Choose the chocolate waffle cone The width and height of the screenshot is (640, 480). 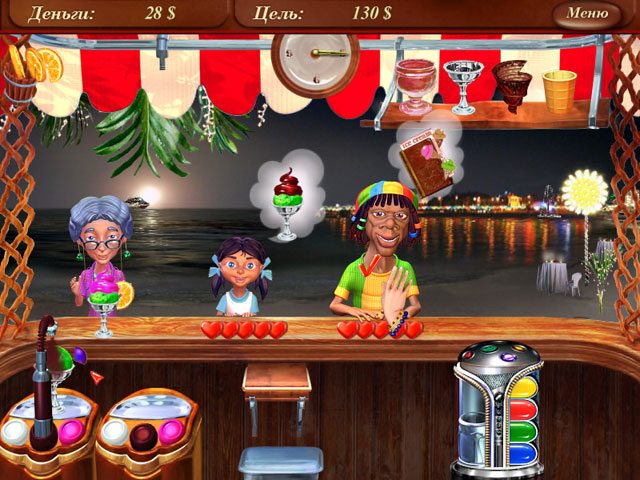point(513,85)
